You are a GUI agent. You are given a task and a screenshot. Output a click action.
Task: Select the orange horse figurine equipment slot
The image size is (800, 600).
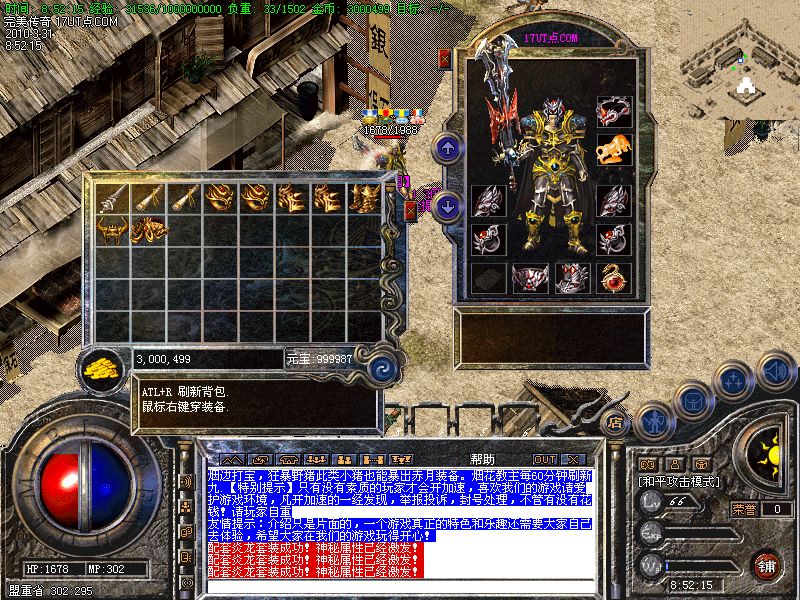[x=613, y=150]
